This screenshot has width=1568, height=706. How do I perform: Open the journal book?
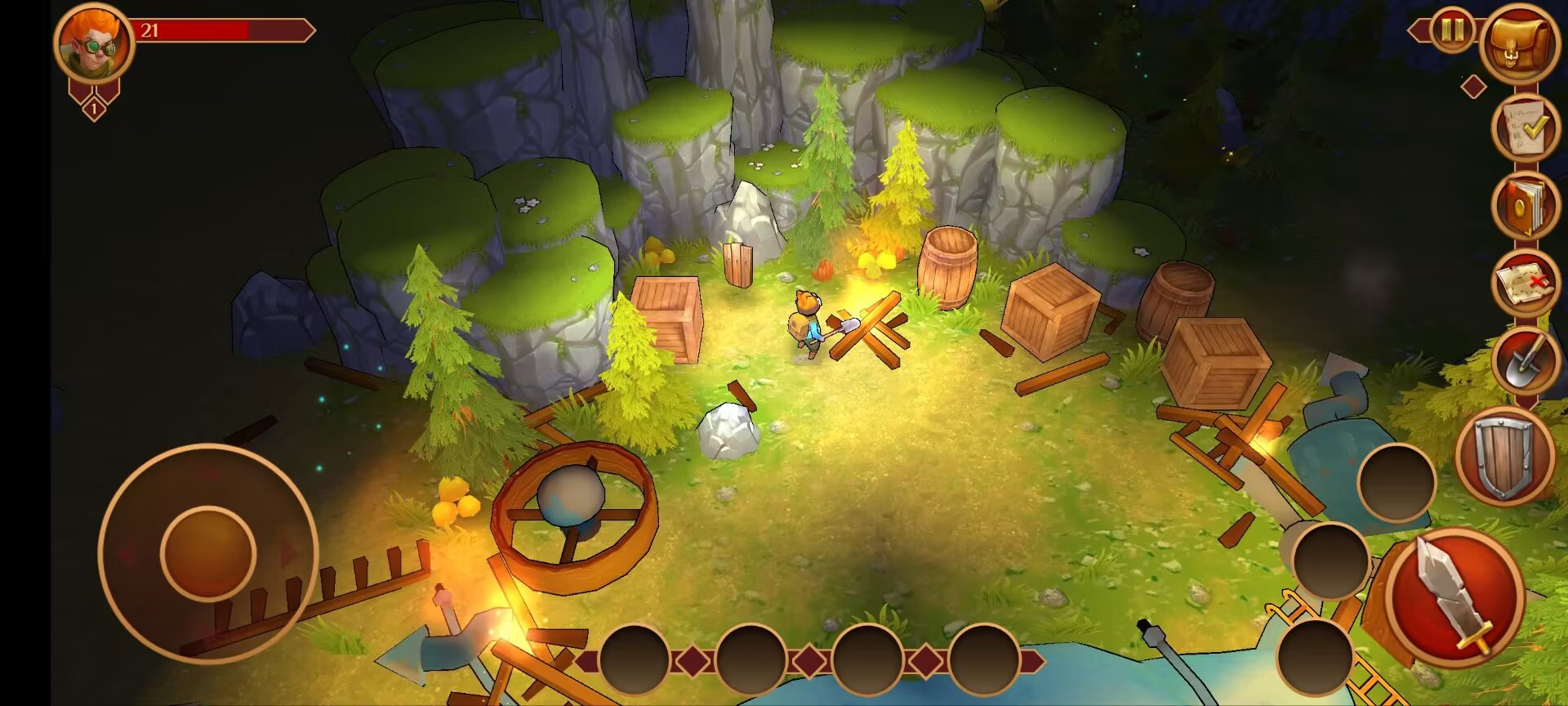[1525, 204]
